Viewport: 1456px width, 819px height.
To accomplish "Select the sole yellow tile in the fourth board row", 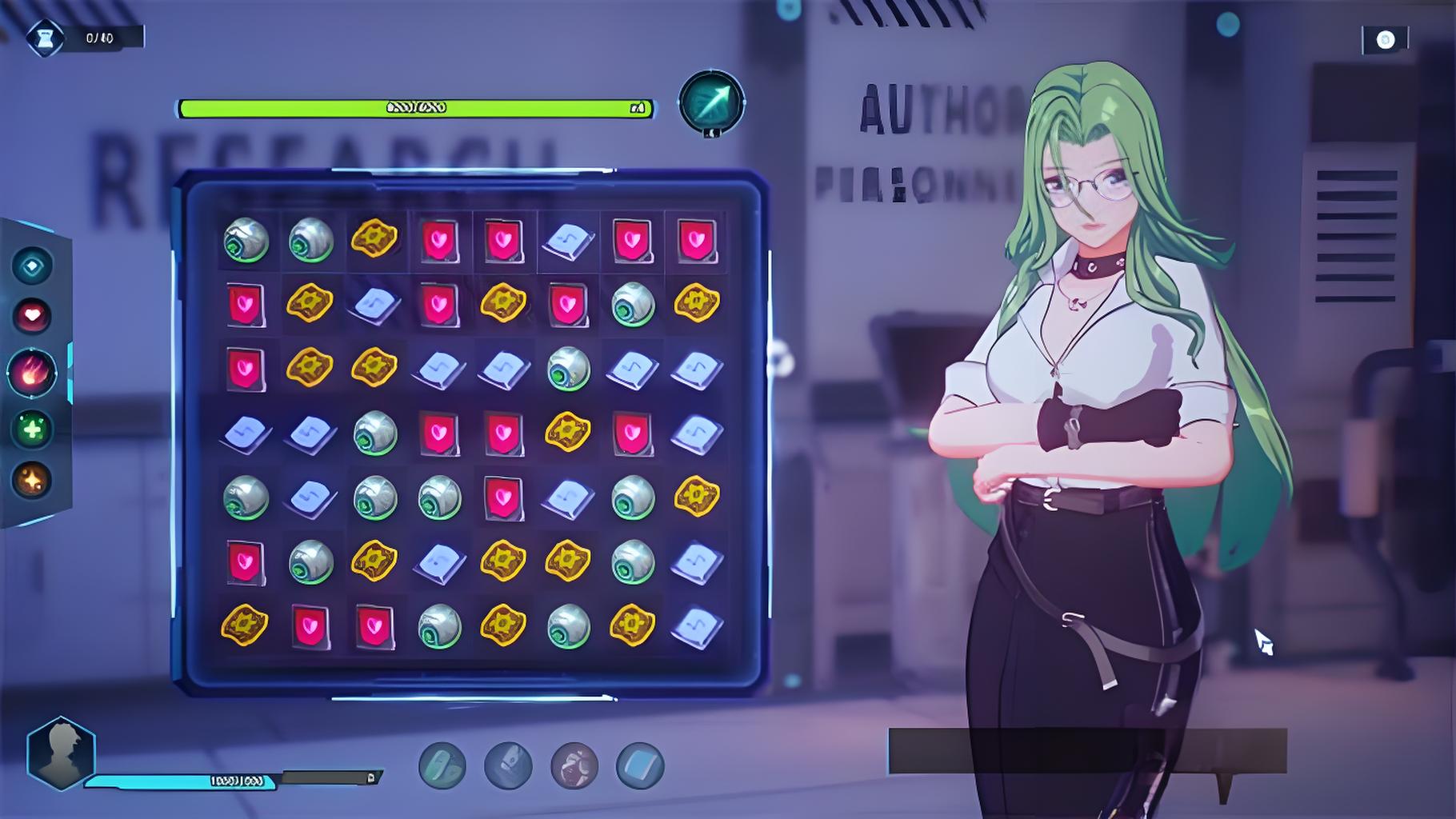I will (568, 433).
